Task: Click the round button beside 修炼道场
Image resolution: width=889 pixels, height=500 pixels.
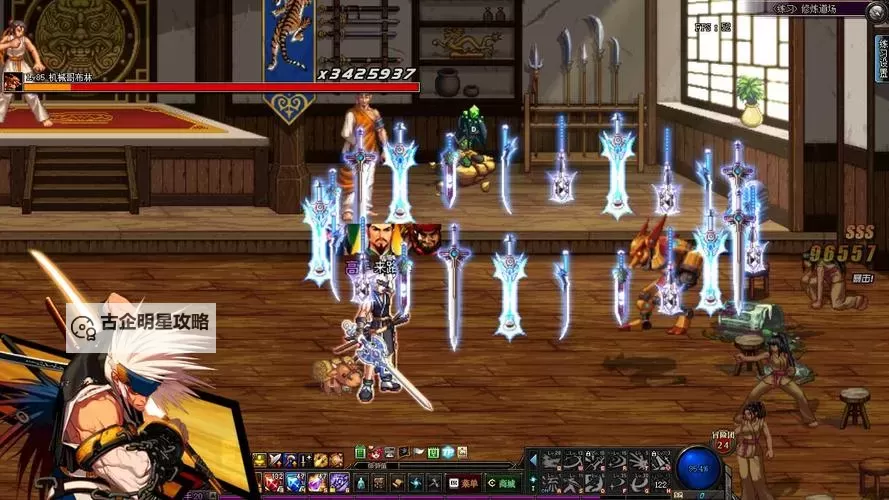Action: pos(878,8)
